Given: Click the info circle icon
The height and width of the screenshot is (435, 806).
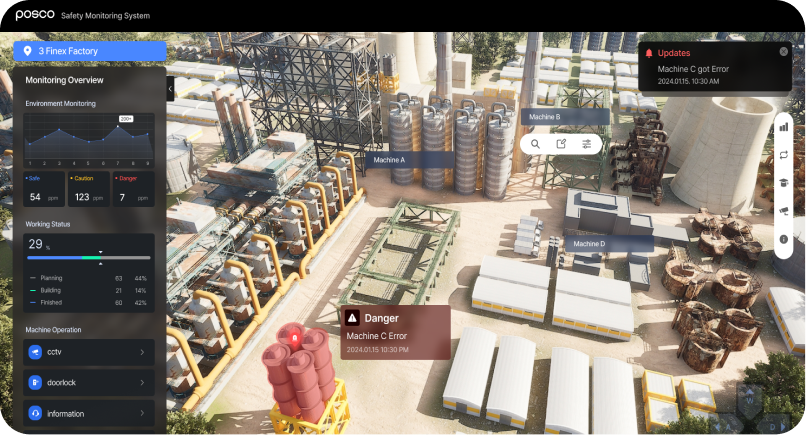Looking at the screenshot, I should [x=784, y=239].
